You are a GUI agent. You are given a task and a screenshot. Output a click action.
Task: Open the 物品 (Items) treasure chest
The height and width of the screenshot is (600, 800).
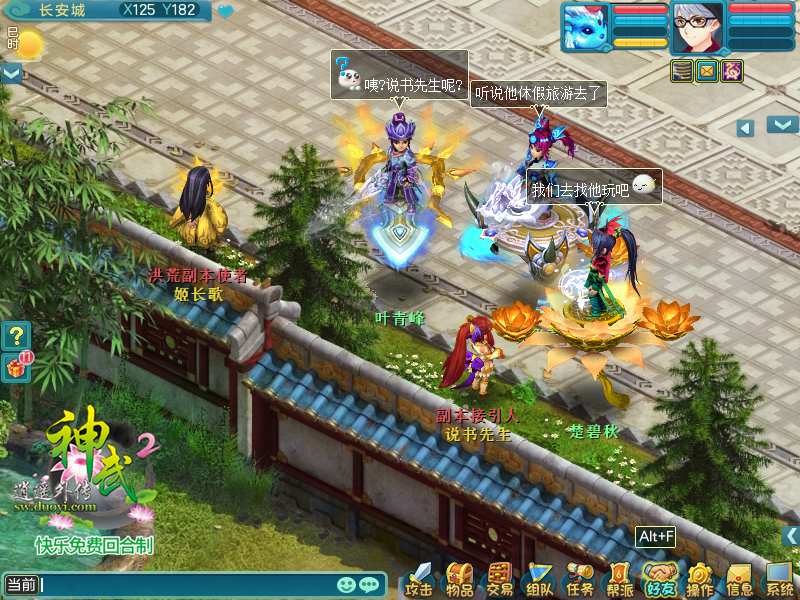459,579
